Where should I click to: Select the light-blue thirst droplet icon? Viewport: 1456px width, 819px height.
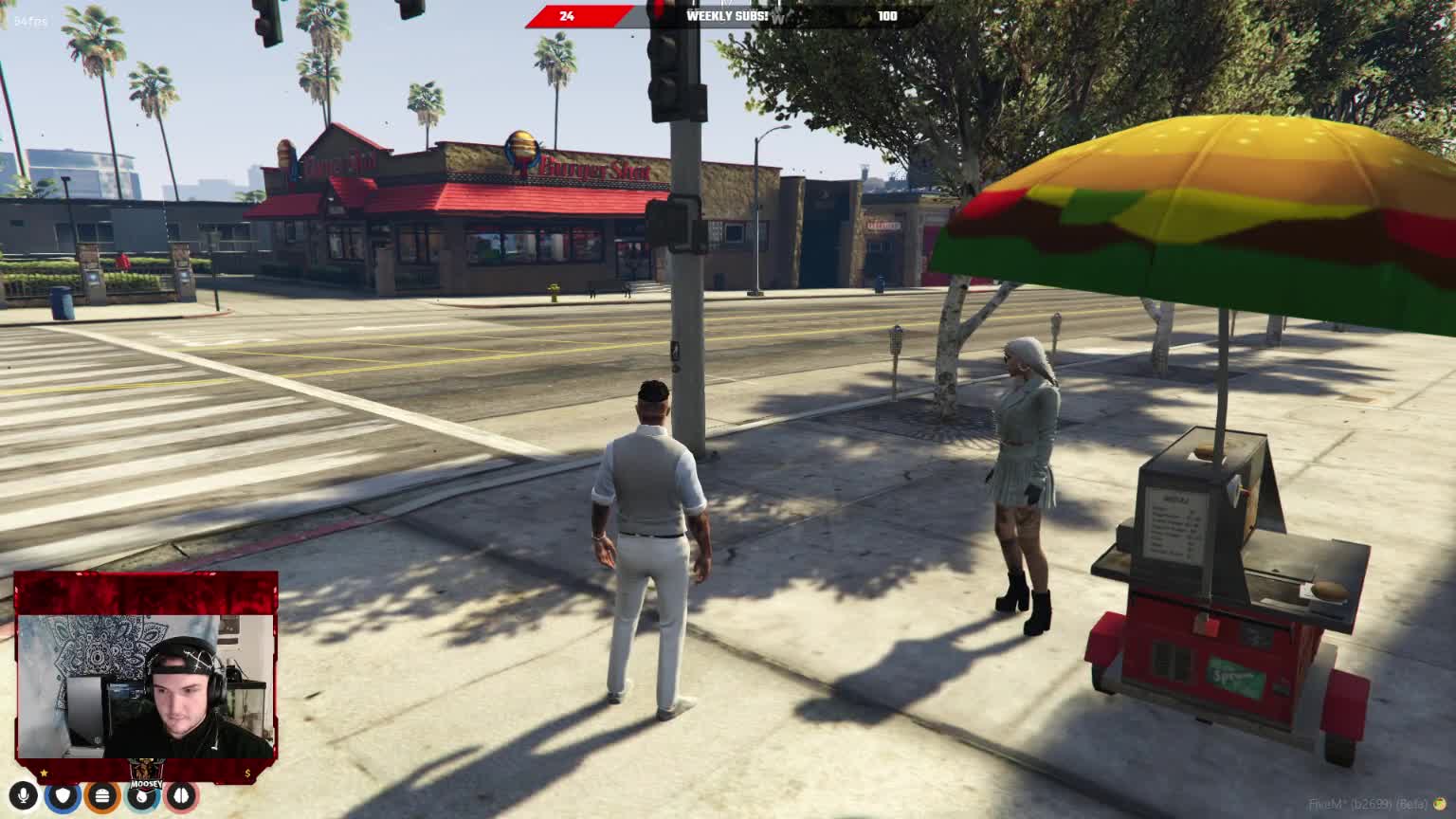[x=142, y=796]
